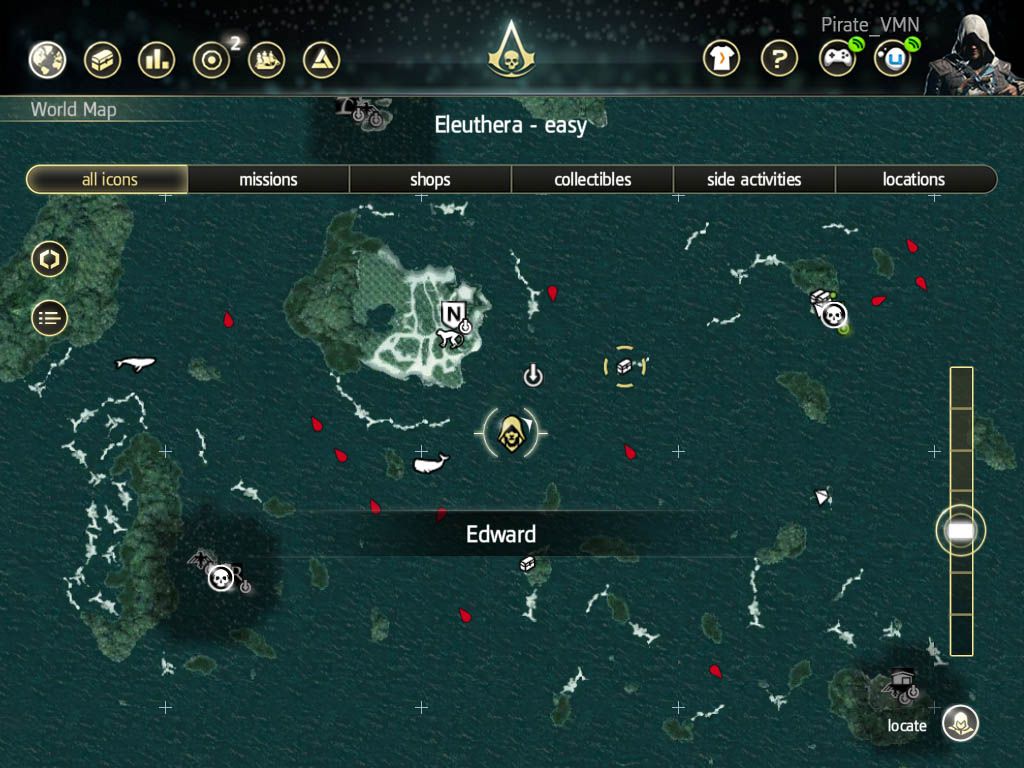This screenshot has height=768, width=1024.
Task: Open the t-shirt shop icon
Action: point(723,59)
